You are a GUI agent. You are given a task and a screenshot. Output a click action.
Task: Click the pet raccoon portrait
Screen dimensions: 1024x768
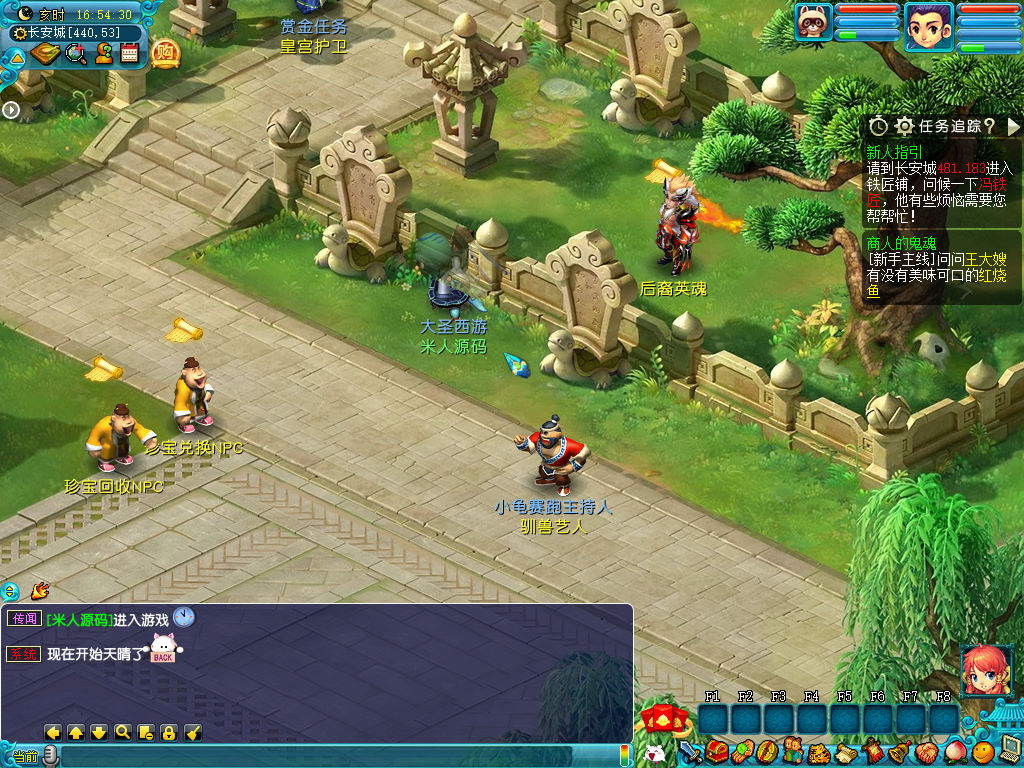(814, 21)
